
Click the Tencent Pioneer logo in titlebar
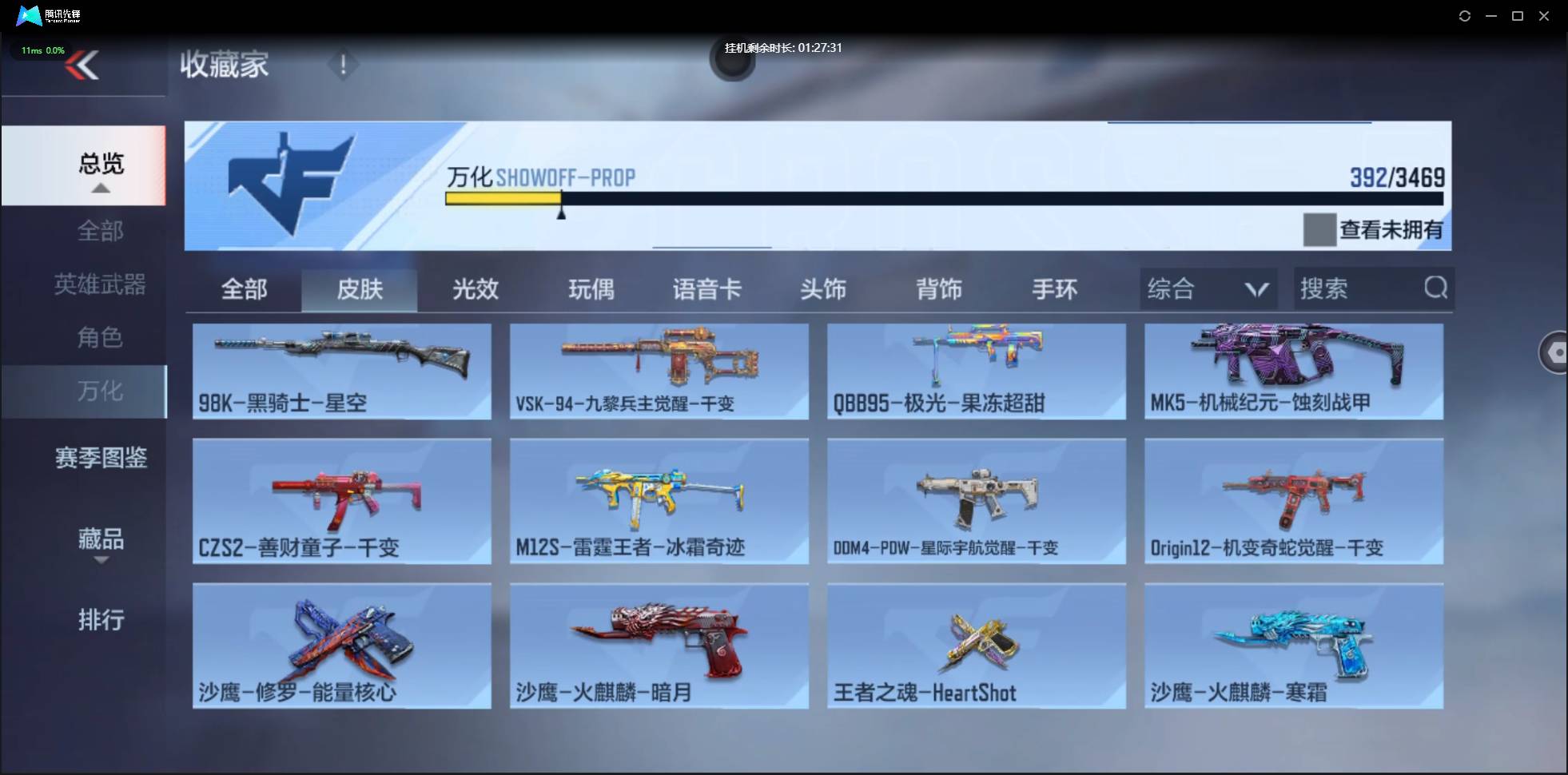(x=28, y=15)
